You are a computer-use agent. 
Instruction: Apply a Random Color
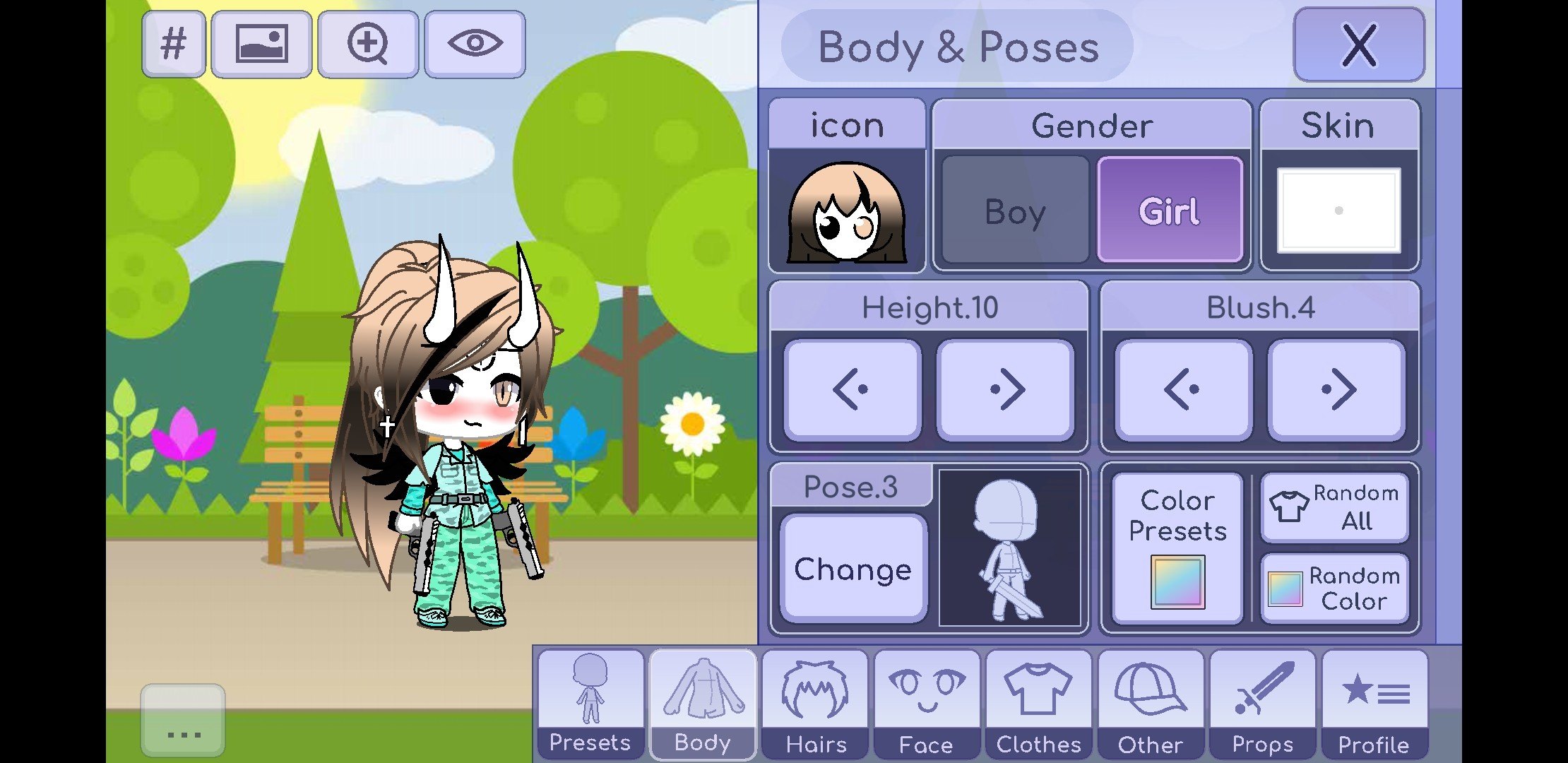pyautogui.click(x=1334, y=588)
